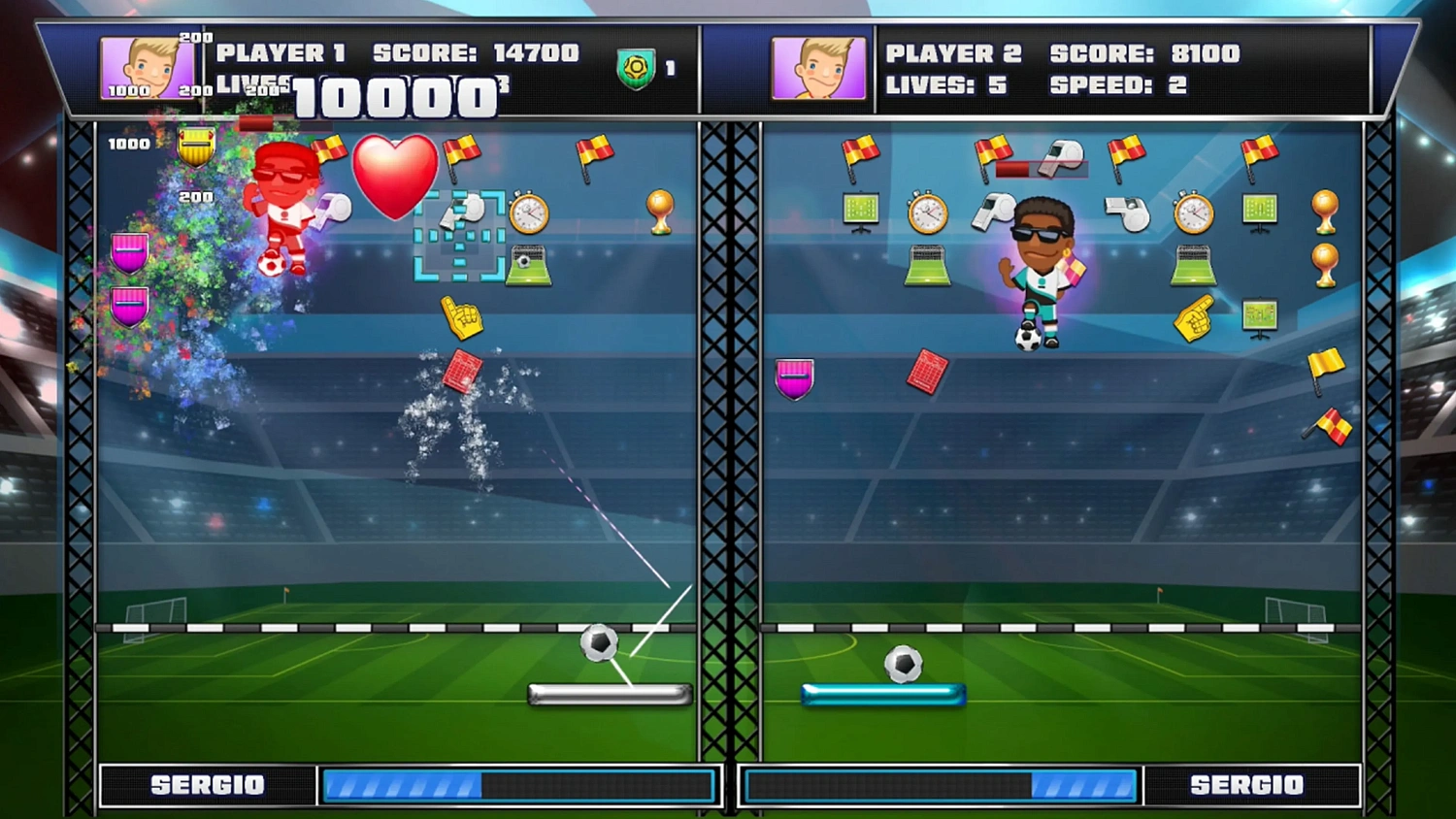Click the dark-haired player wearing sunglasses
This screenshot has height=819, width=1456.
(x=1043, y=262)
